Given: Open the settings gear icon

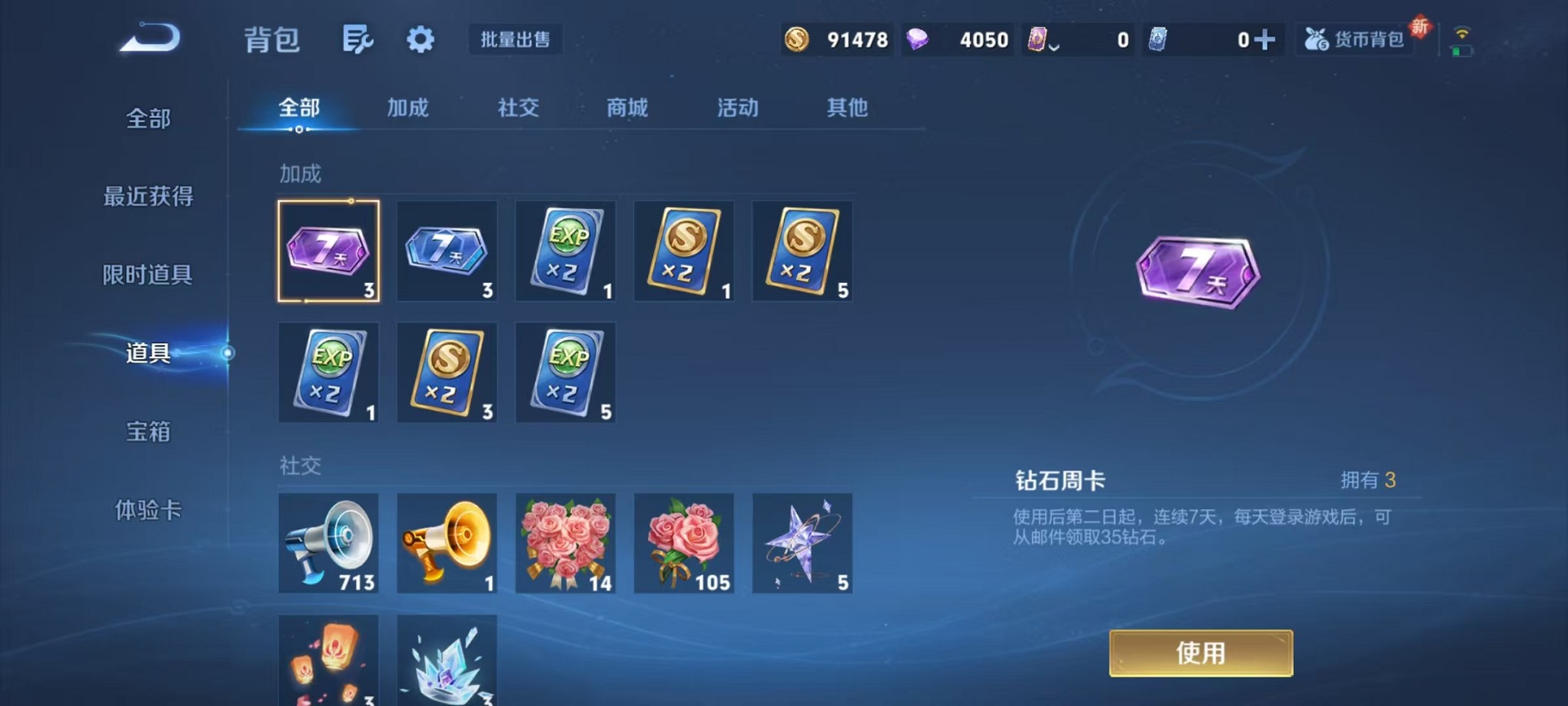Looking at the screenshot, I should (419, 38).
